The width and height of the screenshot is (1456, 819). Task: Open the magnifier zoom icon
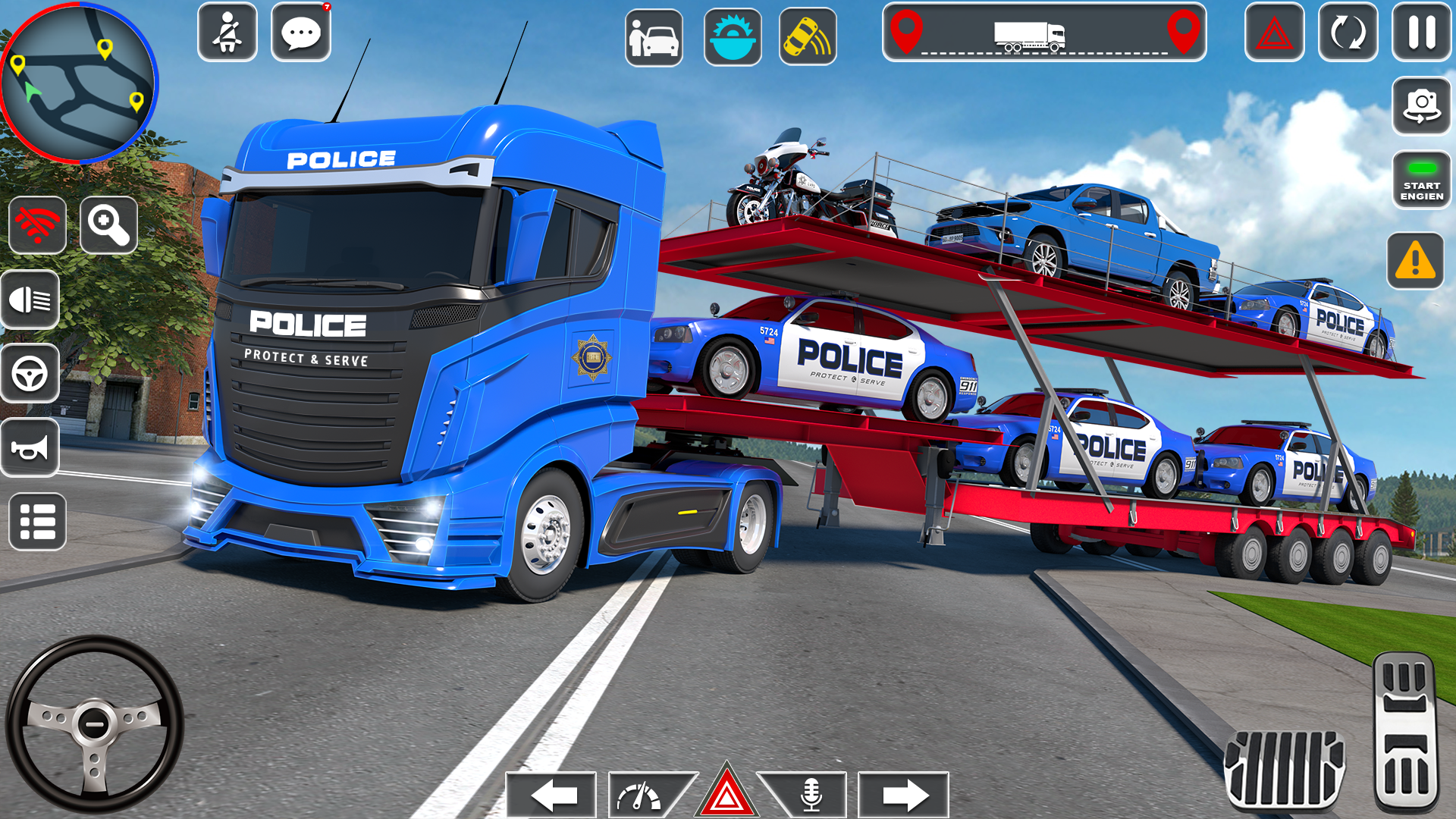point(107,226)
